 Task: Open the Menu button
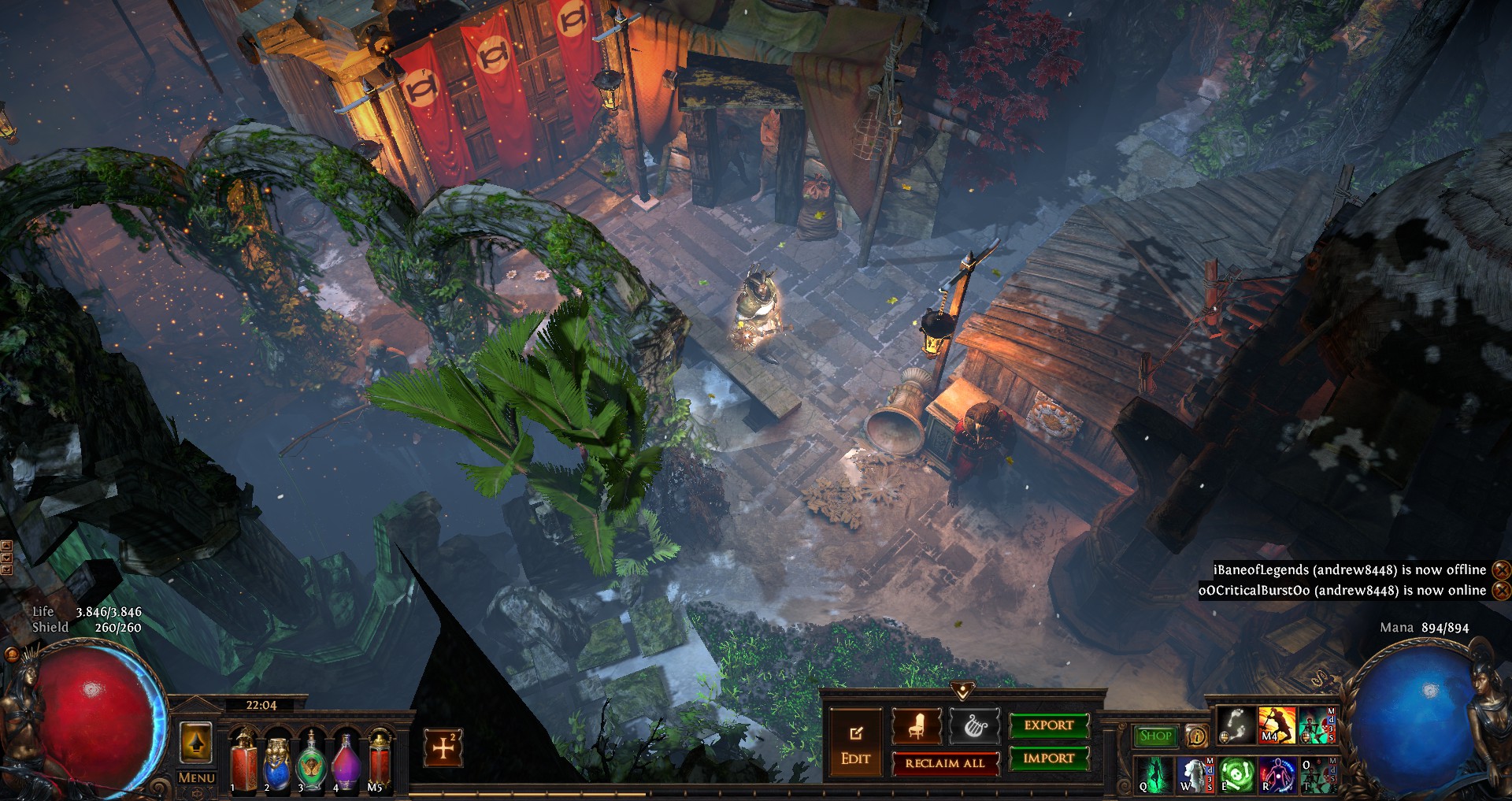click(x=196, y=777)
